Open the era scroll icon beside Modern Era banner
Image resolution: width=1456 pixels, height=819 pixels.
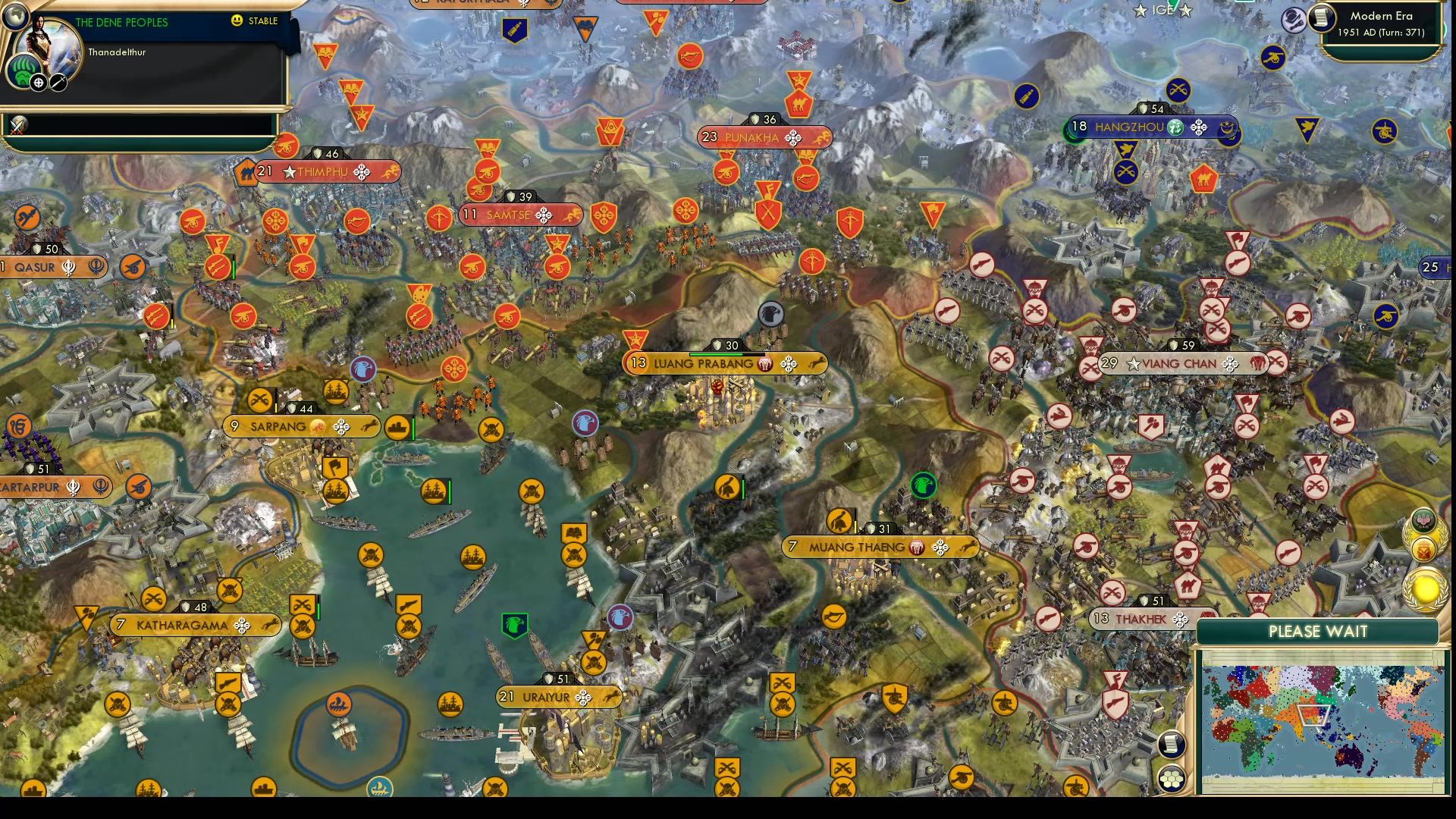pyautogui.click(x=1322, y=17)
